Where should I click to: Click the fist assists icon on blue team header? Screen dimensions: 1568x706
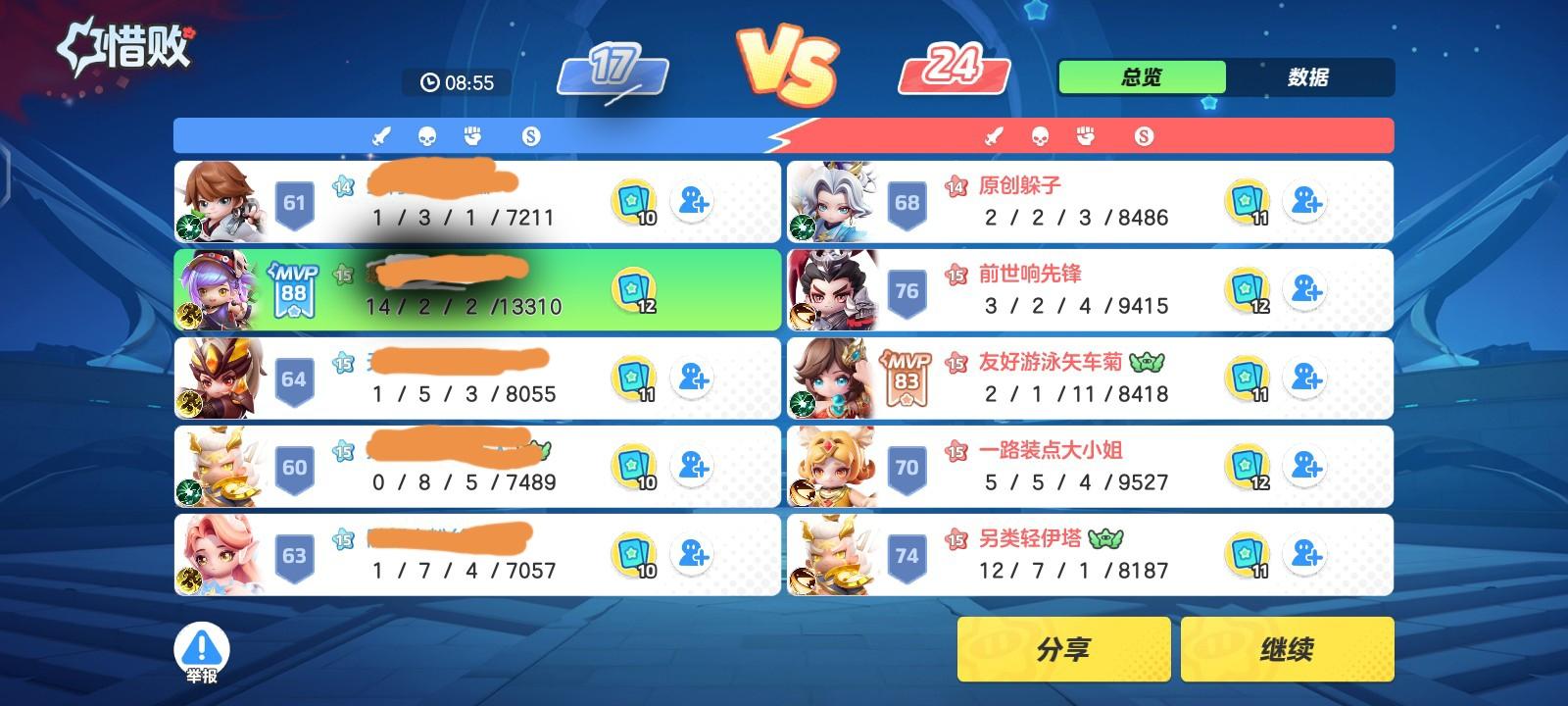[474, 135]
